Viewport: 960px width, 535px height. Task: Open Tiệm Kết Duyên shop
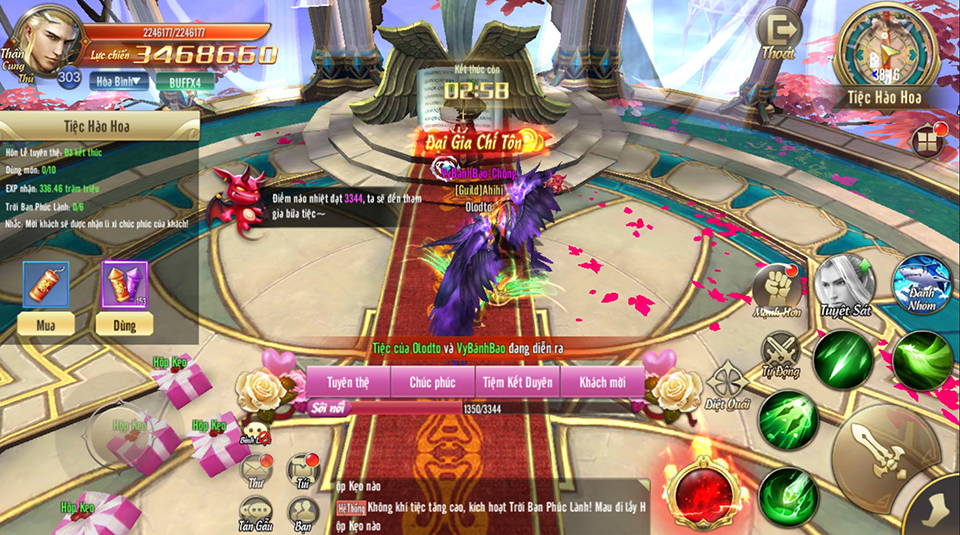518,382
